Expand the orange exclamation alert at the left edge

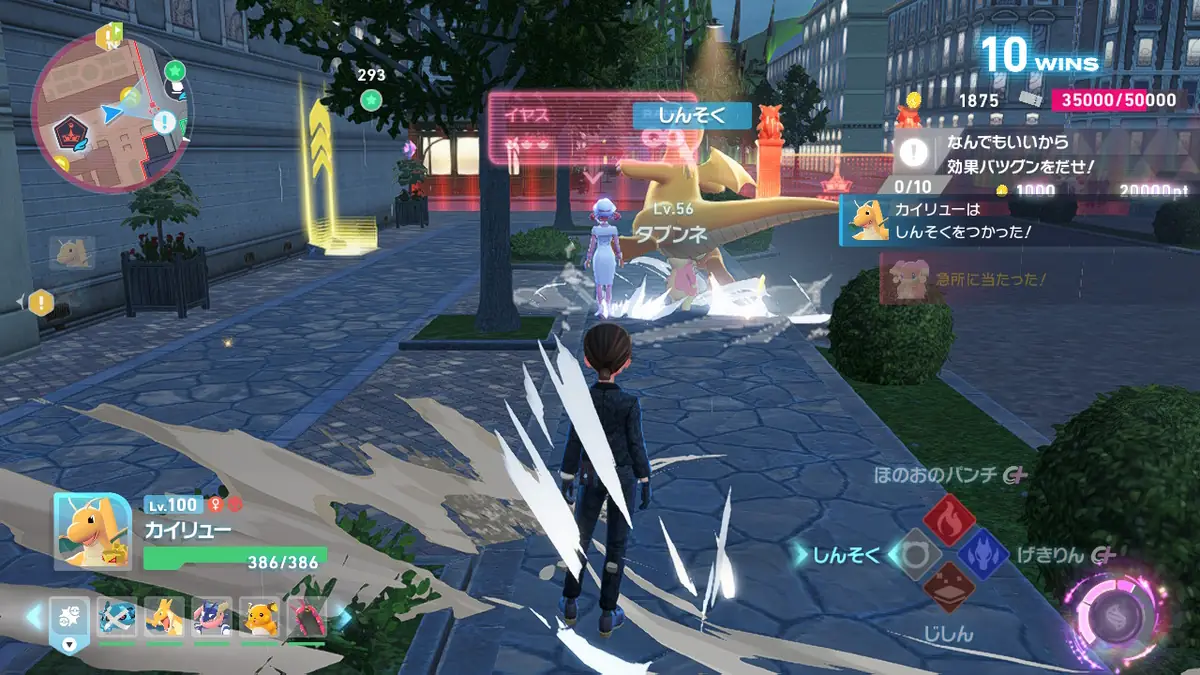[x=40, y=301]
